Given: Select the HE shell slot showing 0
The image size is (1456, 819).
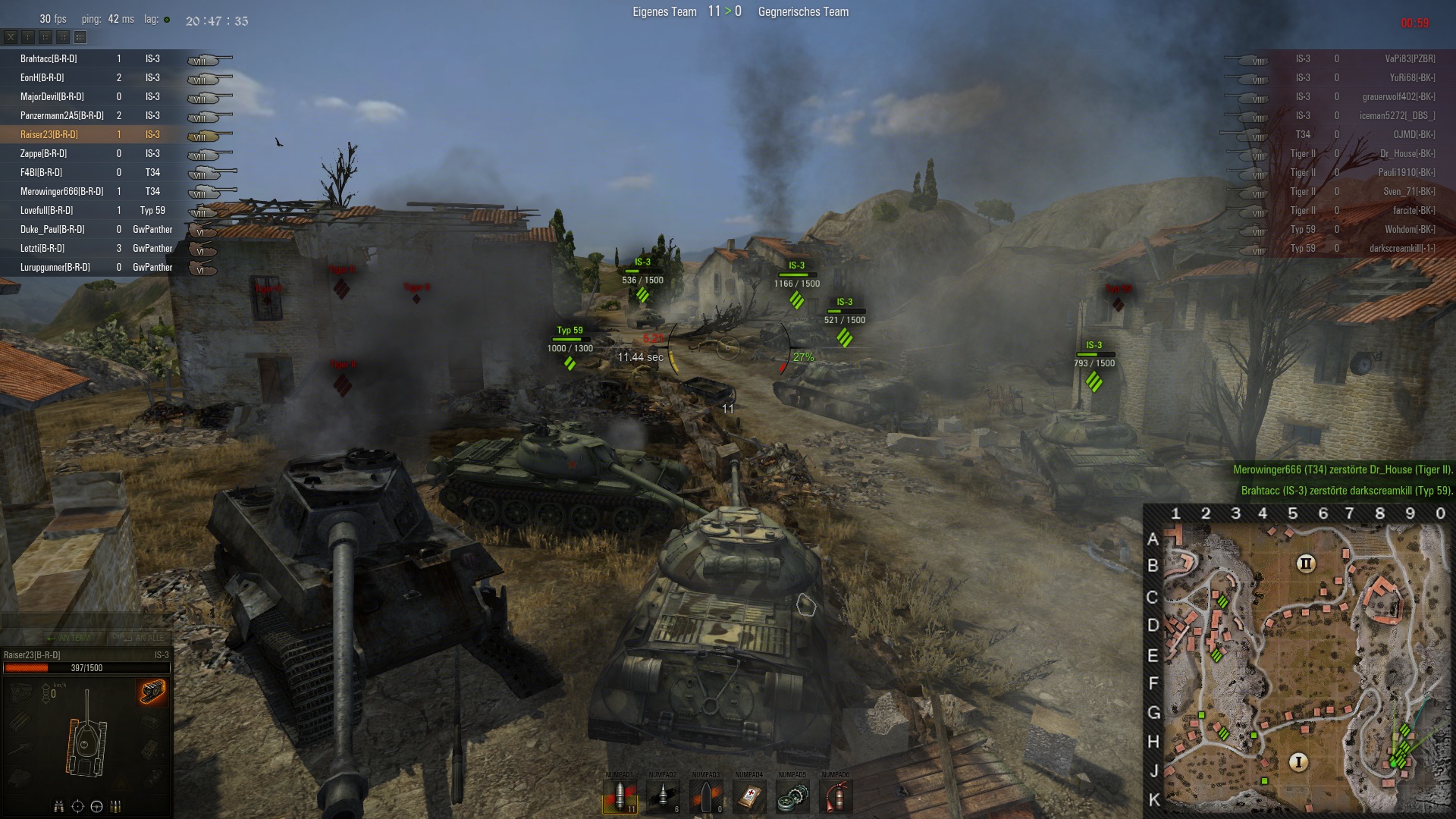Looking at the screenshot, I should (707, 796).
